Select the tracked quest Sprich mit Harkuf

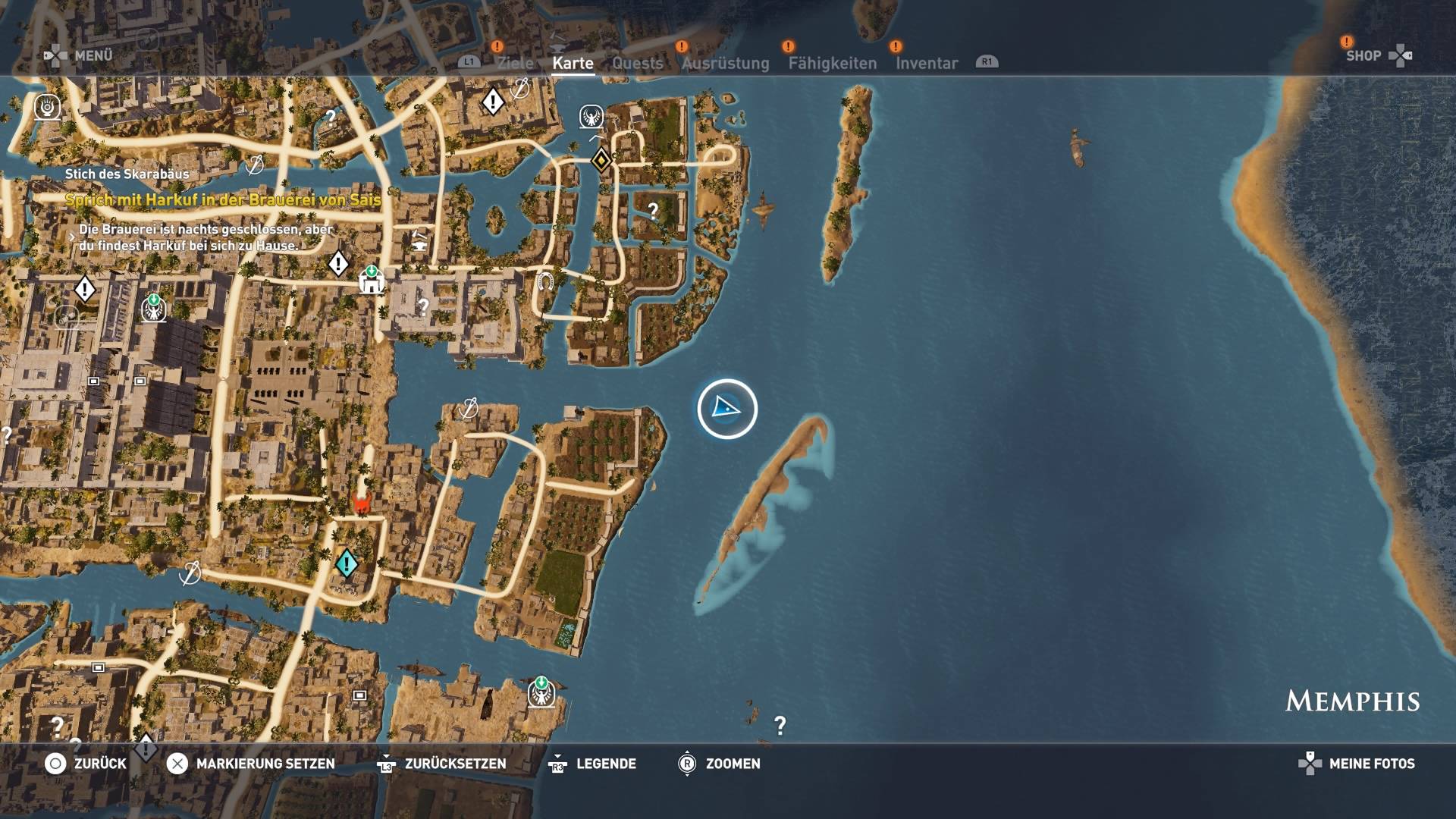222,200
